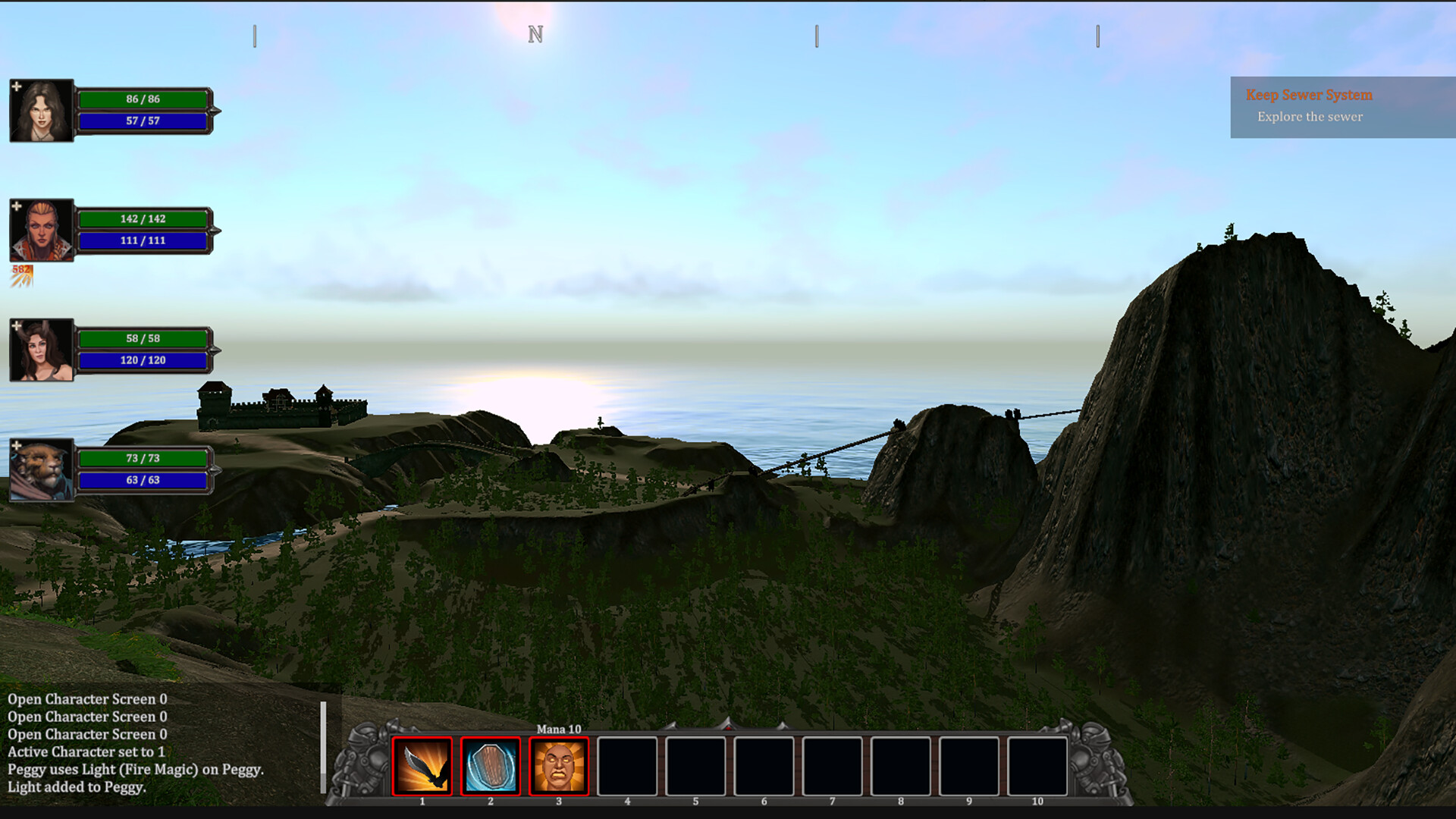Click the N marker on the compass
1456x819 pixels.
(x=535, y=34)
